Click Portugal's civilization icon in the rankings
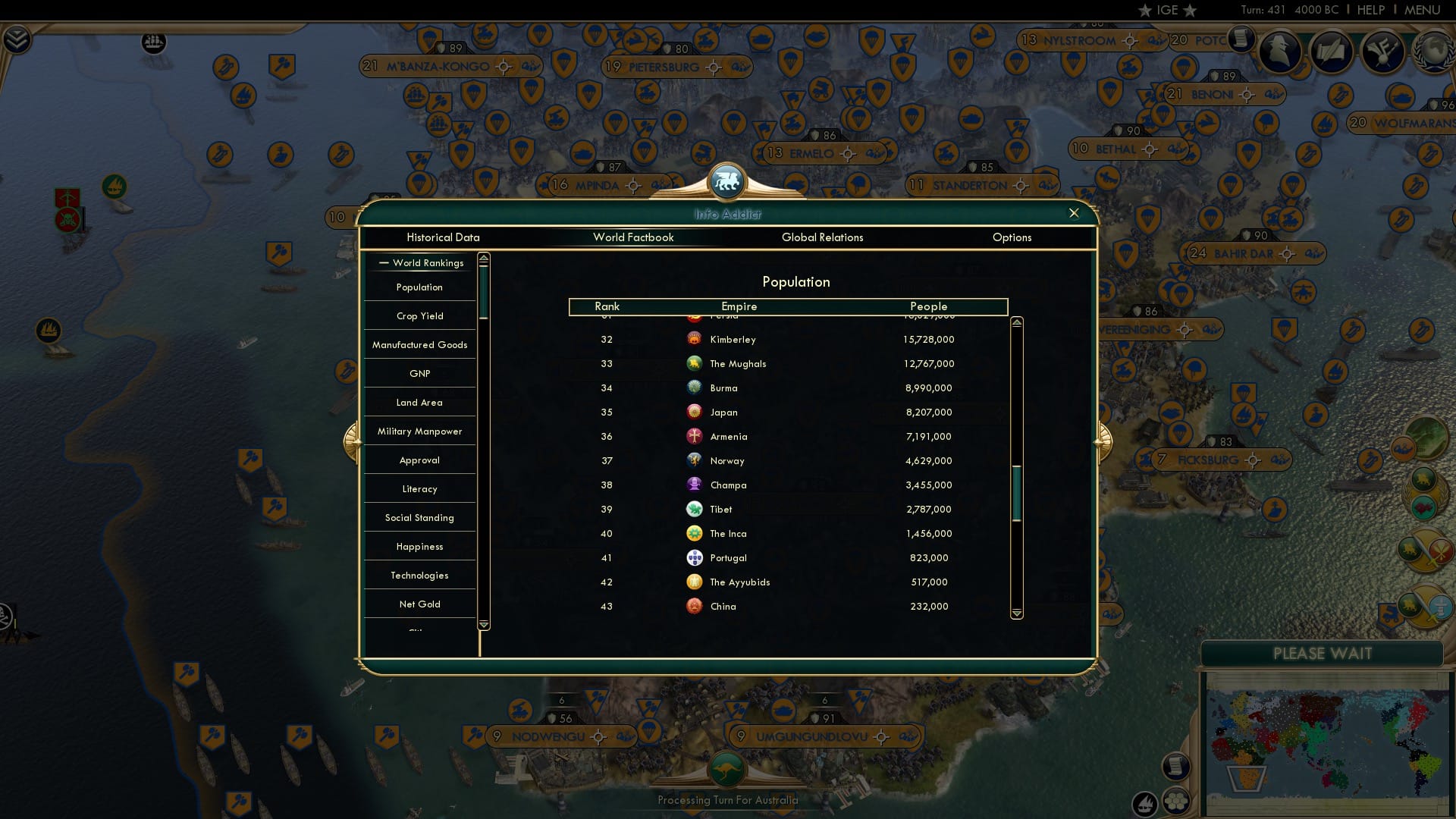This screenshot has height=819, width=1456. [x=695, y=557]
